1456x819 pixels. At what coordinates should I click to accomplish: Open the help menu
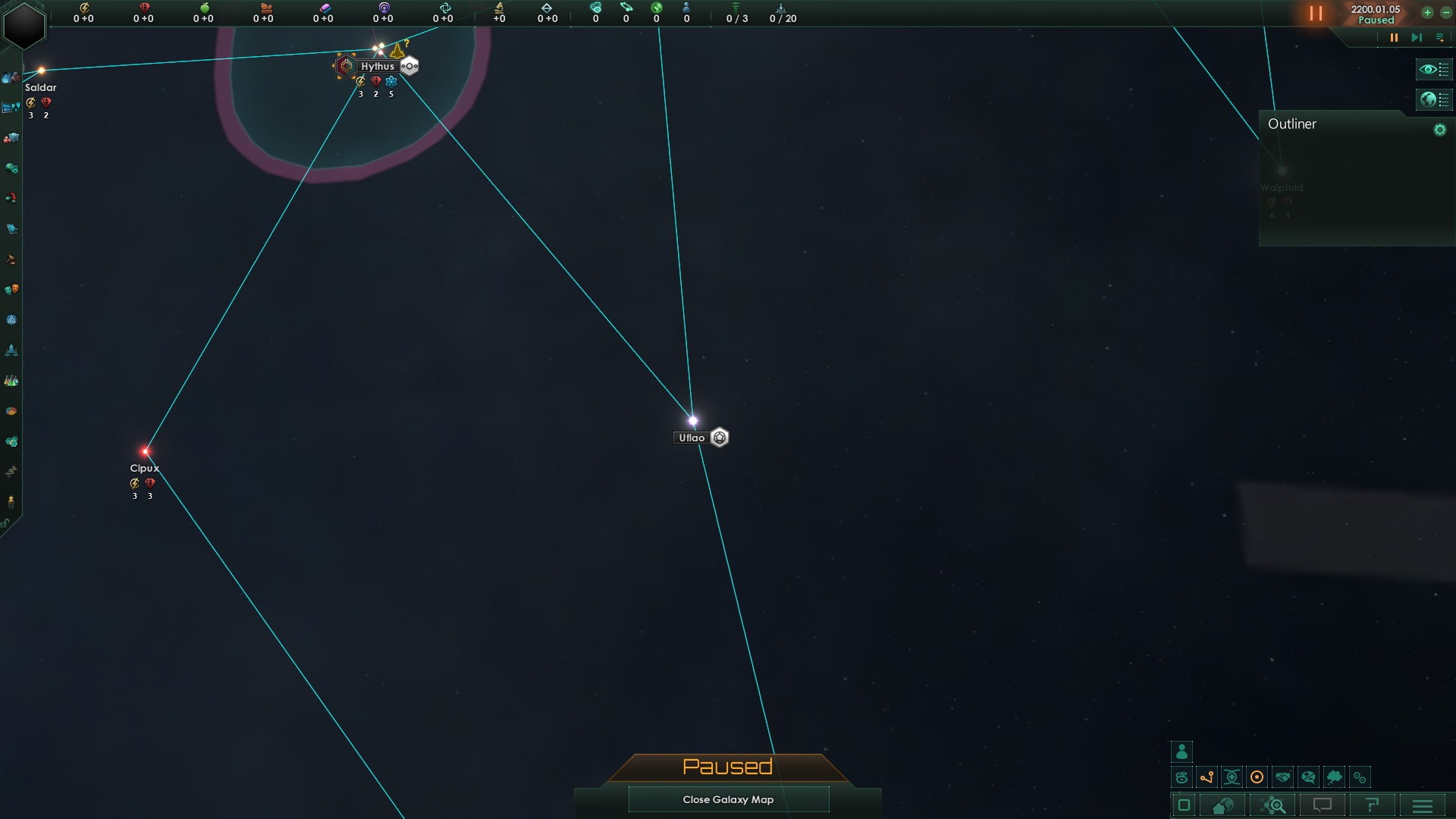tap(1372, 806)
